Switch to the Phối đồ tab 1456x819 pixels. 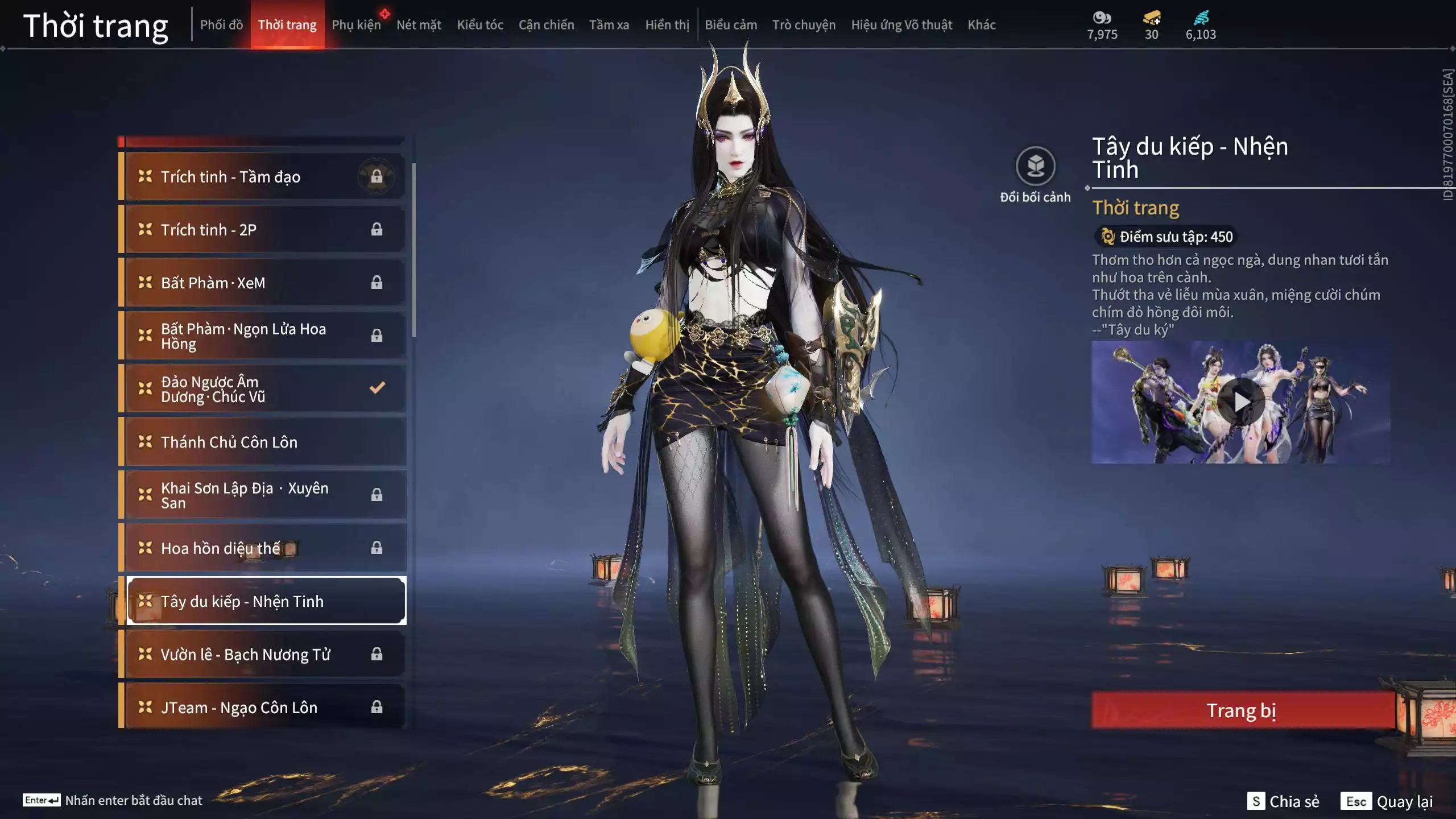point(221,25)
